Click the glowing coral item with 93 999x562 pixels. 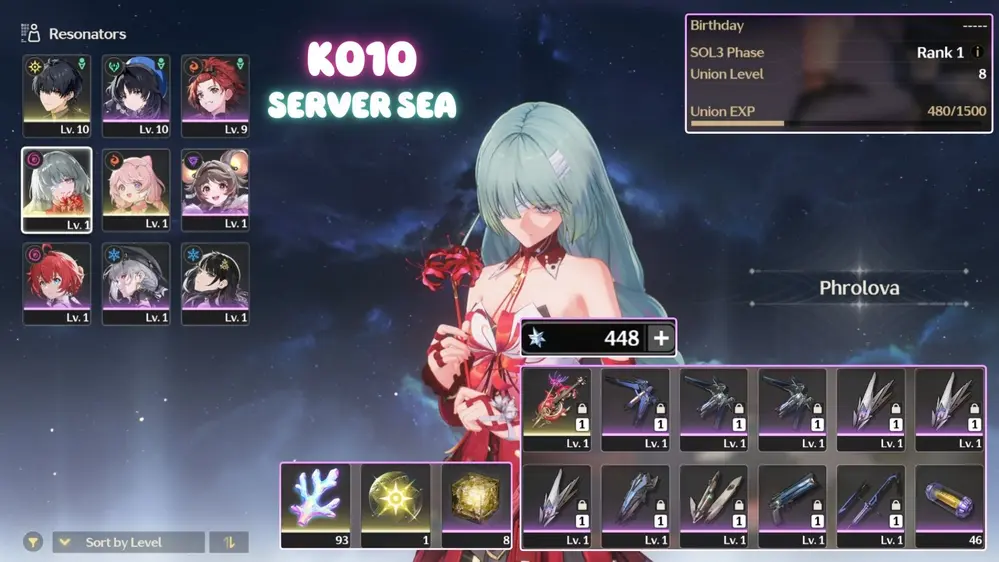pyautogui.click(x=316, y=505)
